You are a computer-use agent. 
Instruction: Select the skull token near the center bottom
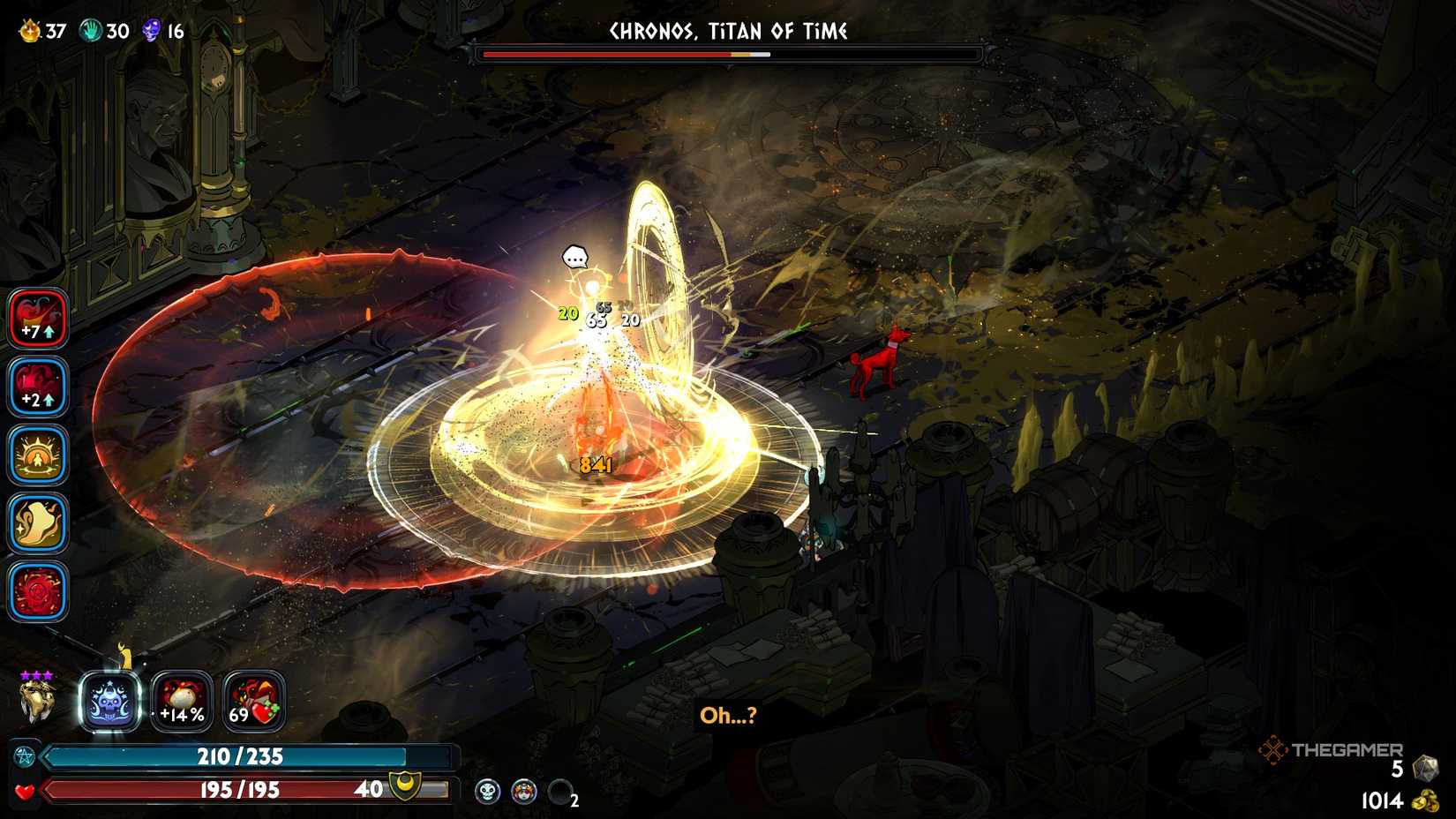pos(488,791)
